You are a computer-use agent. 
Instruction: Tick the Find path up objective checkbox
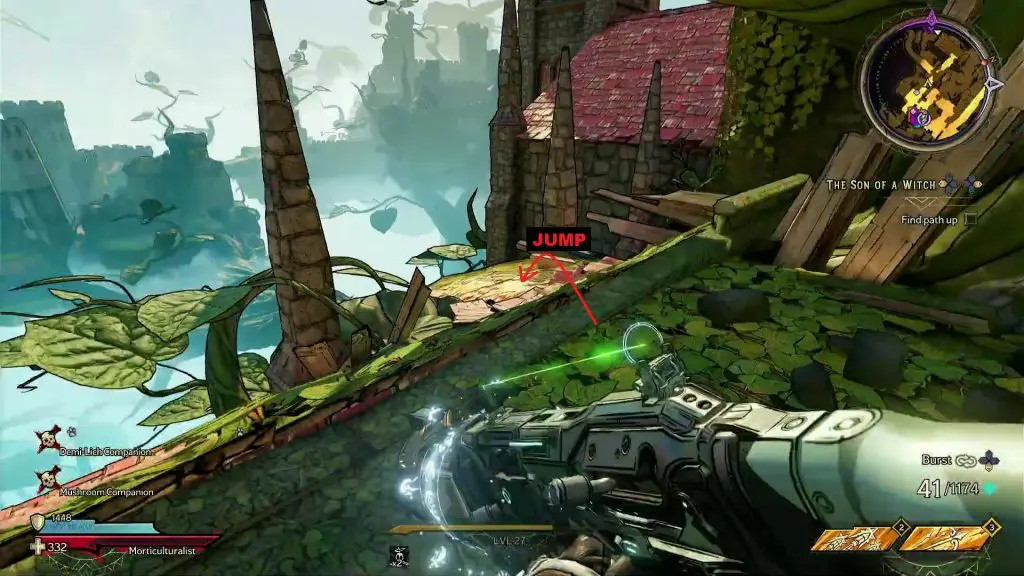tap(969, 219)
